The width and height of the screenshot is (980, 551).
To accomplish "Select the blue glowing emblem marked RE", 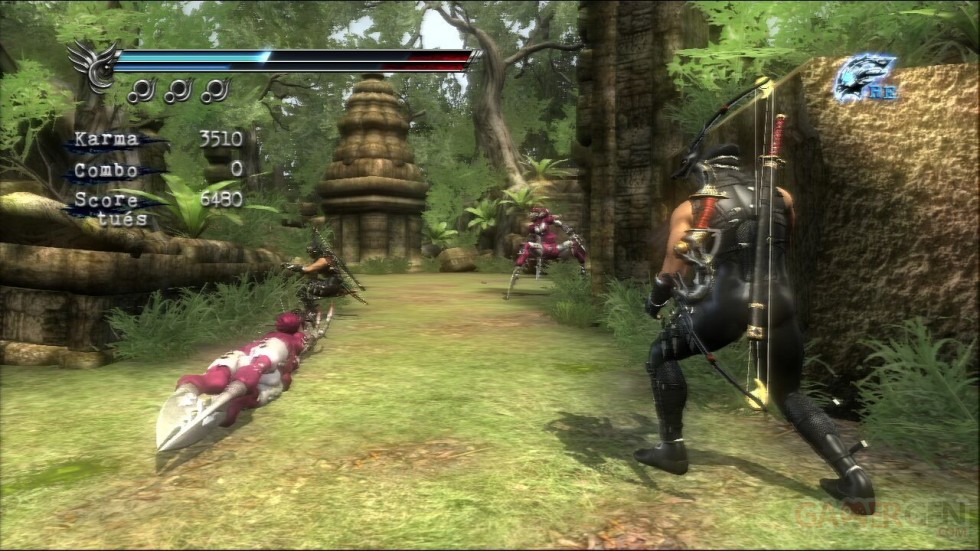I will 864,78.
